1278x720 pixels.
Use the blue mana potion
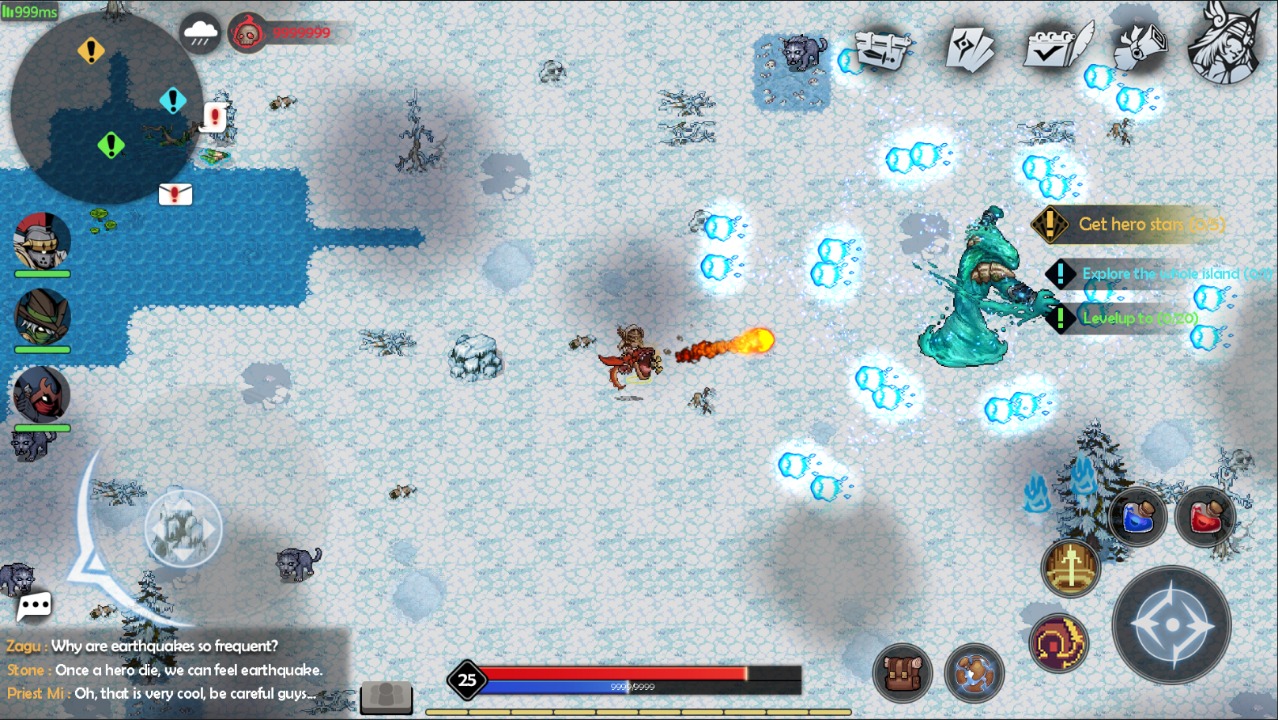coord(1138,516)
